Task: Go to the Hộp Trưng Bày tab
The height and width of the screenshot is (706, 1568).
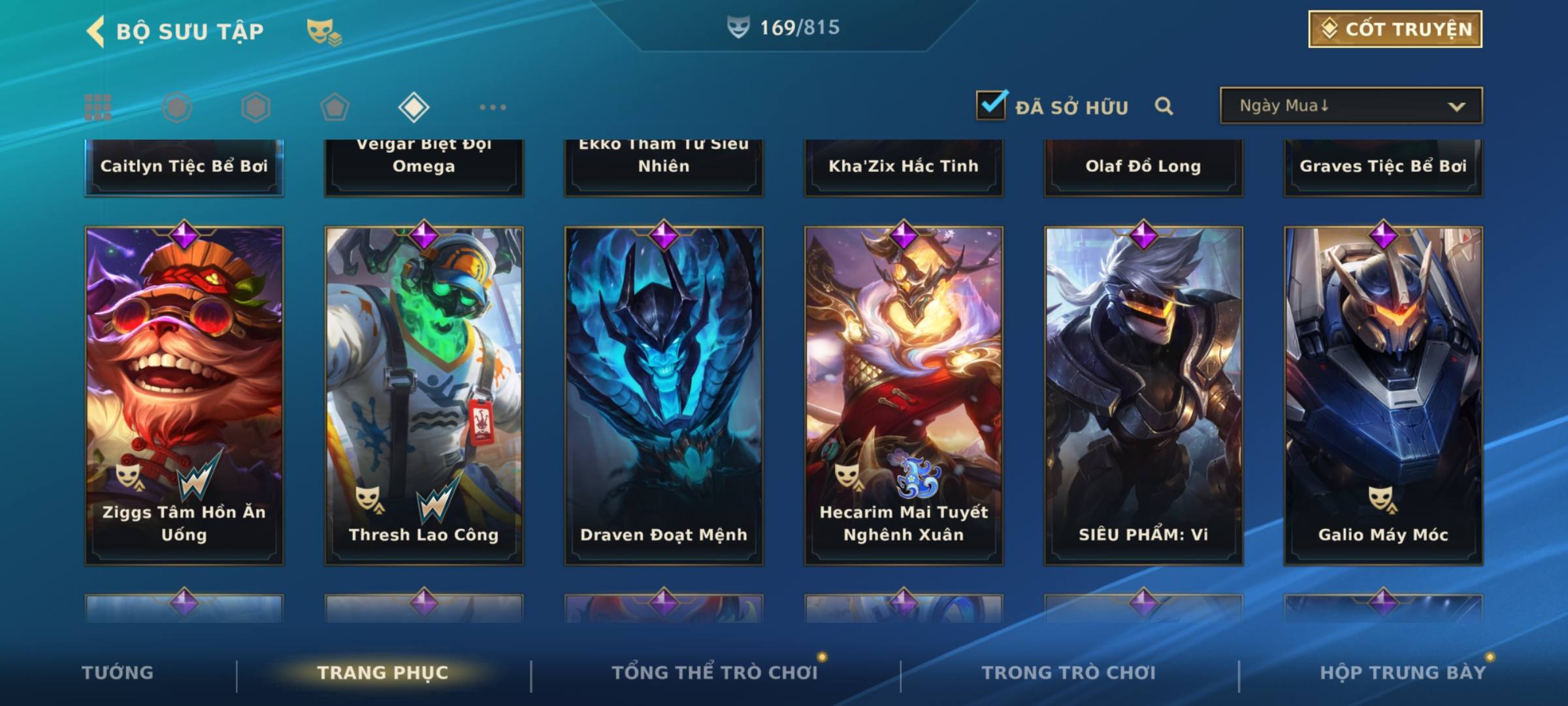Action: 1402,673
